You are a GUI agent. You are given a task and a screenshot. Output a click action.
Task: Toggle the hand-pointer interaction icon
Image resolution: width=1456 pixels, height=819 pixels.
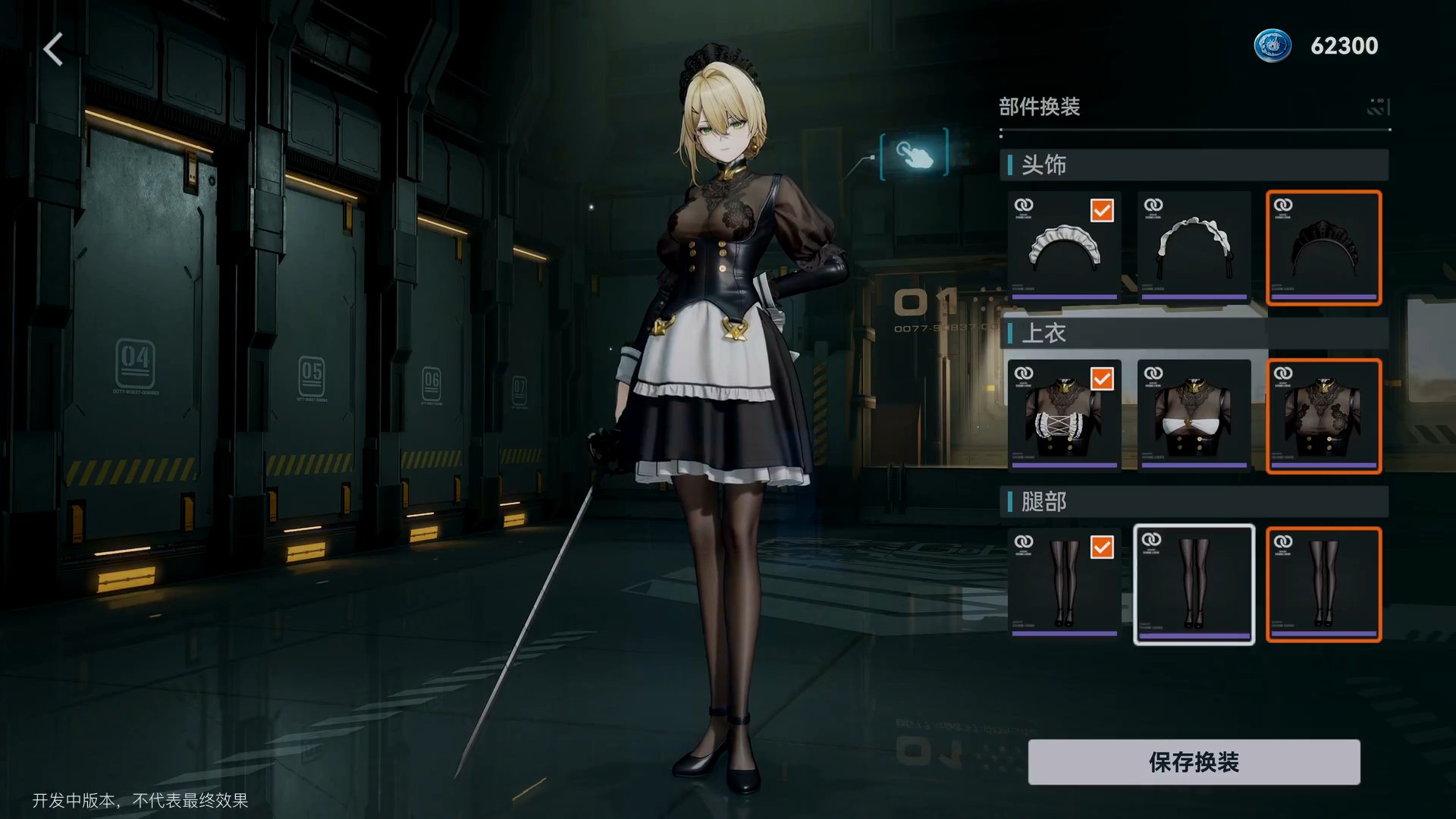click(x=915, y=154)
